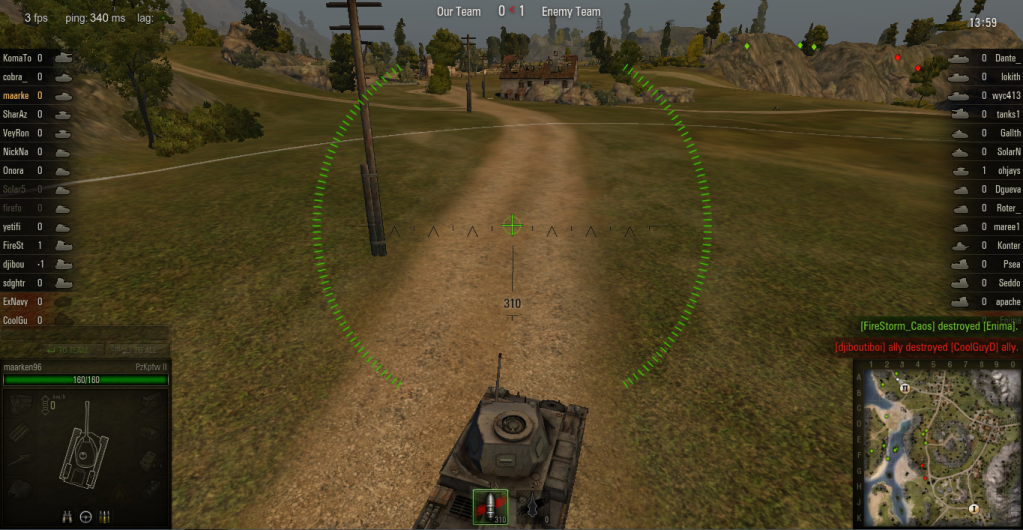
Task: Click the binoculars icon in damage panel
Action: [67, 516]
